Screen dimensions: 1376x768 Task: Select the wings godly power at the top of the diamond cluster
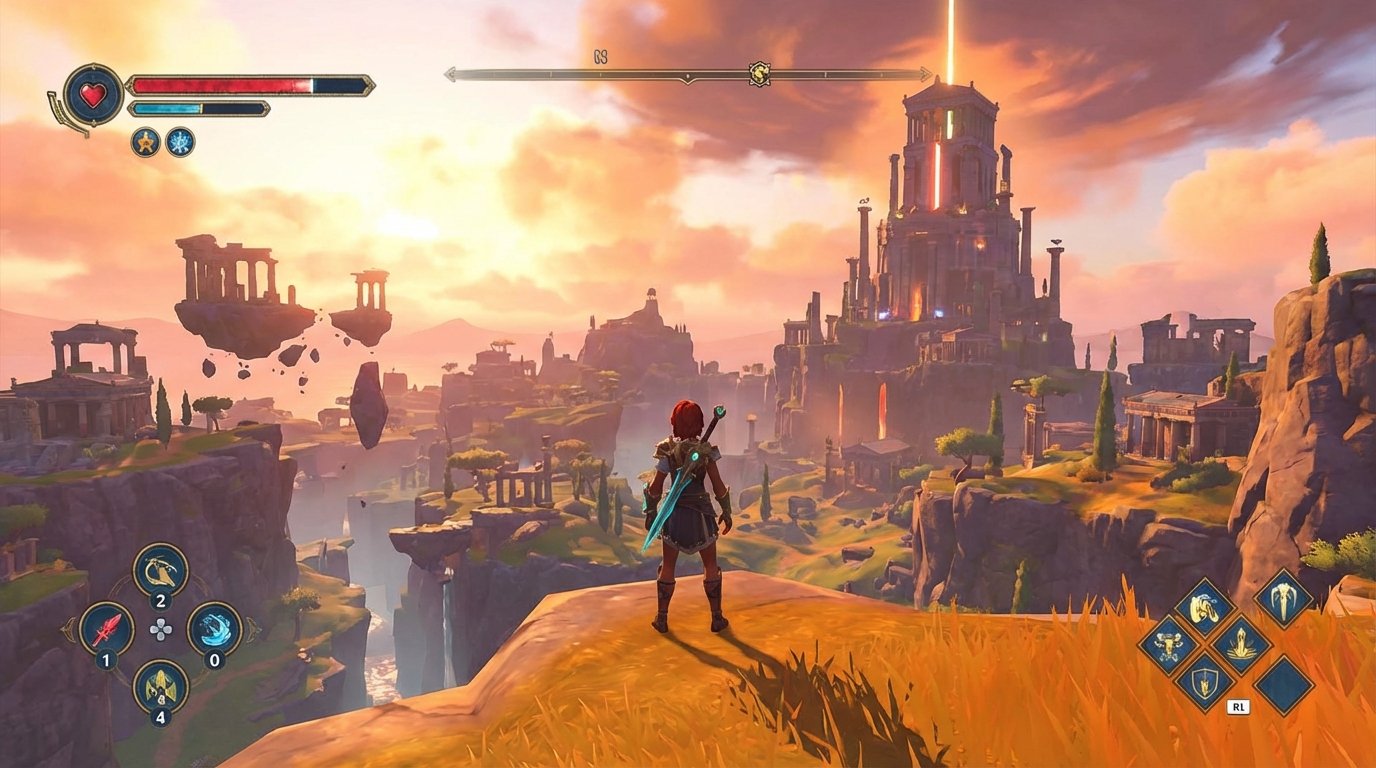[x=1203, y=604]
